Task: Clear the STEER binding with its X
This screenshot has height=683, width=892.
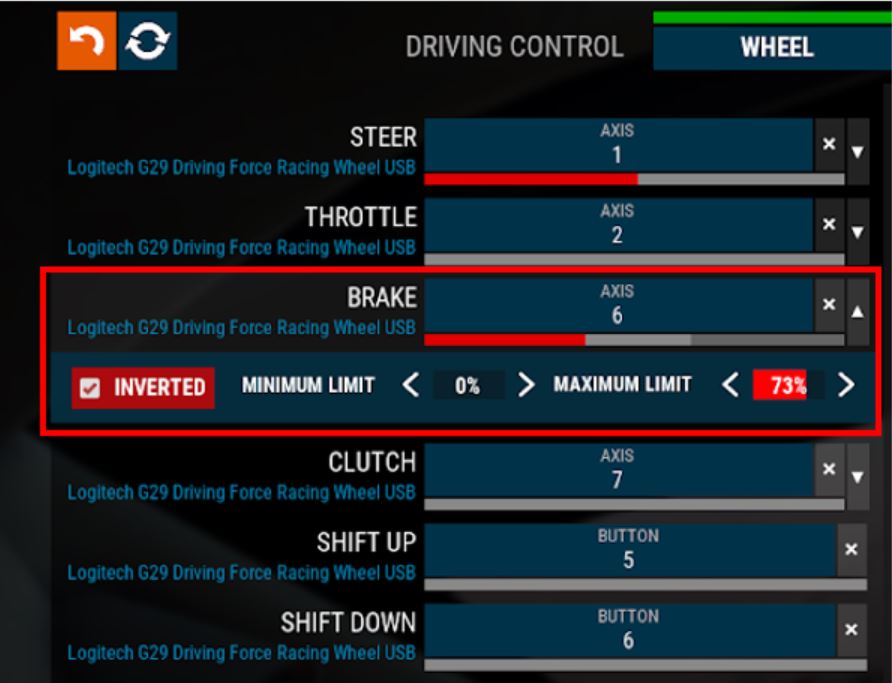Action: [829, 144]
